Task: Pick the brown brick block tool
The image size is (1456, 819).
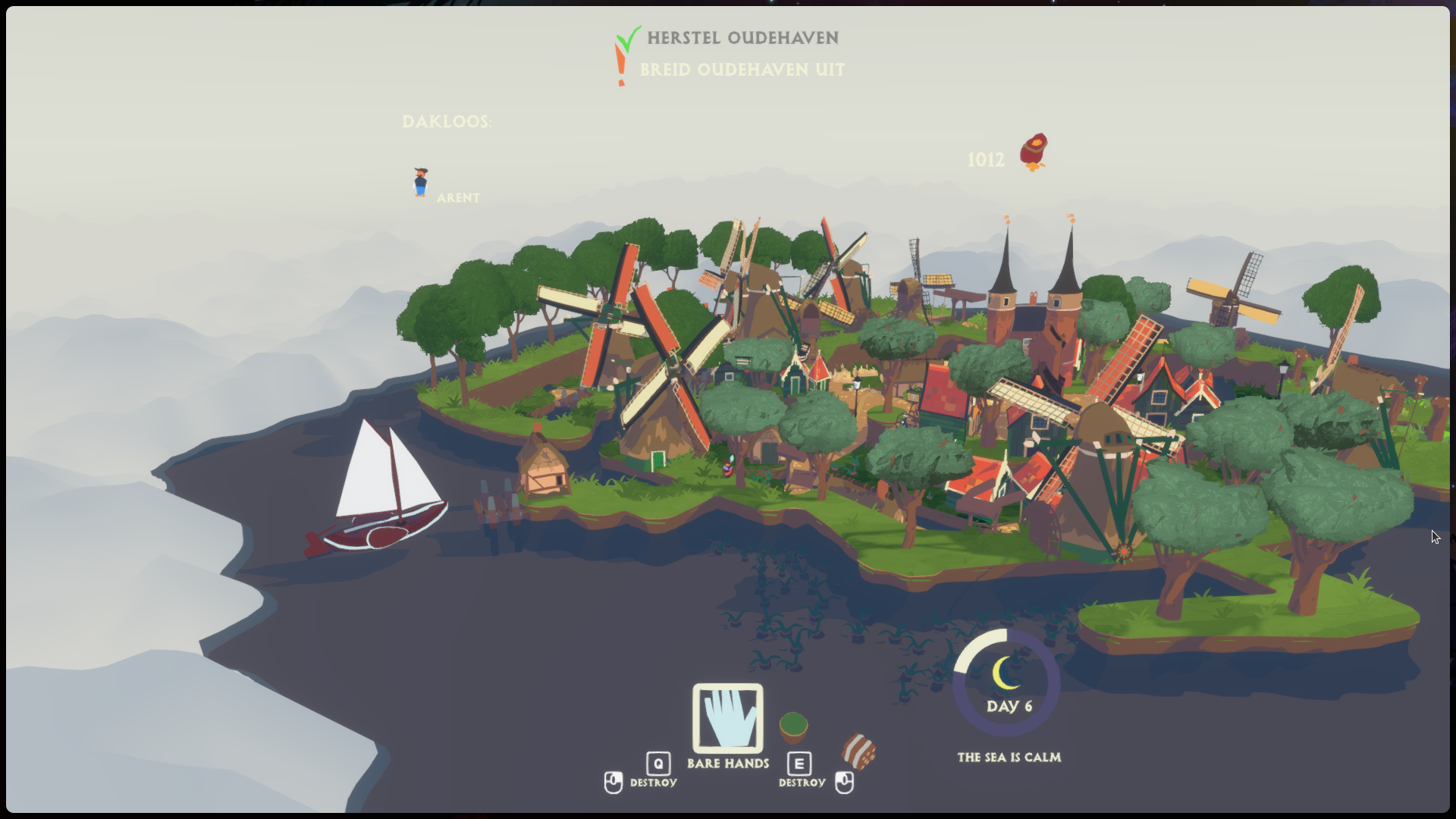Action: point(858,751)
